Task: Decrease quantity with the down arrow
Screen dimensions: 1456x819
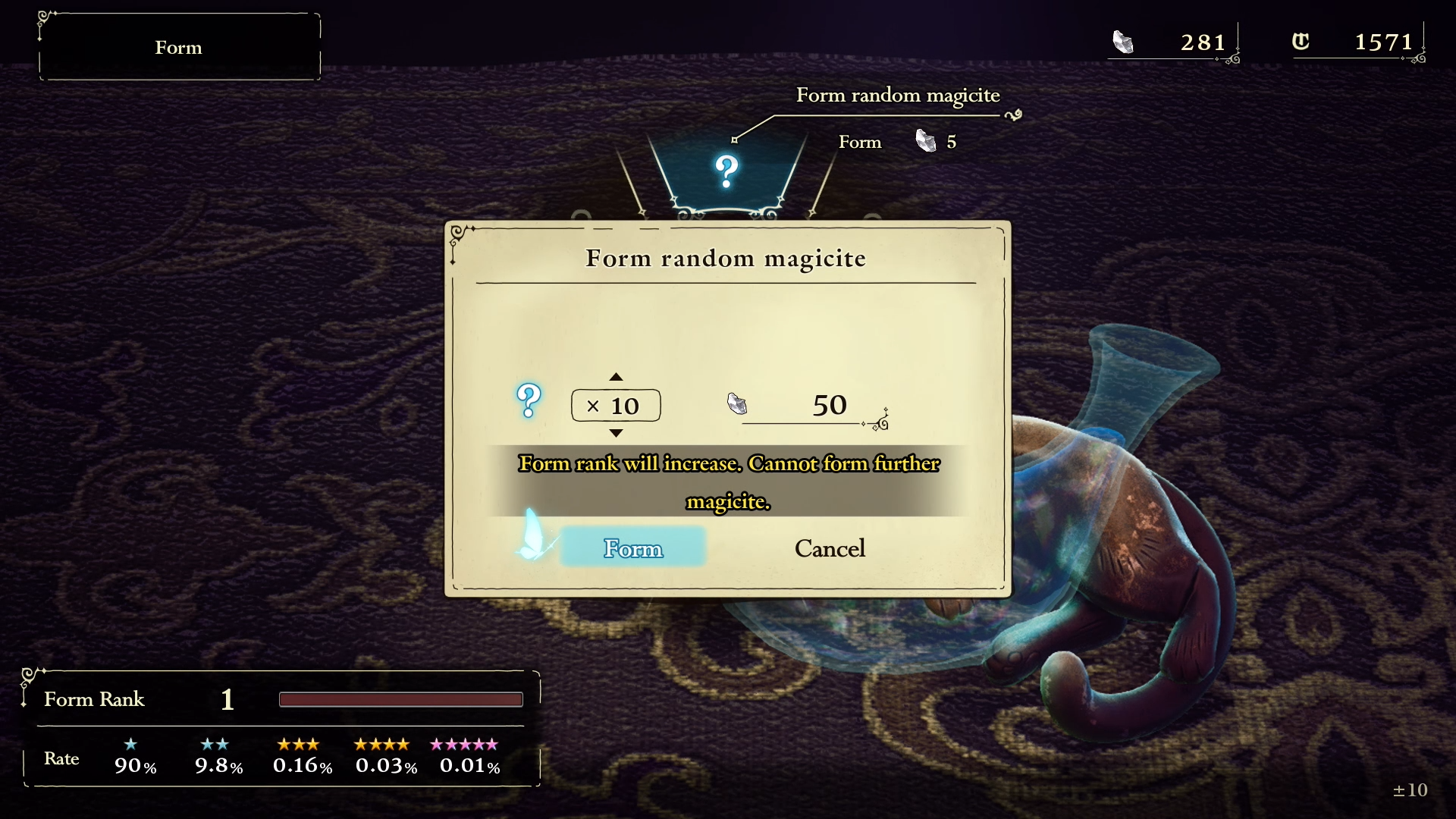Action: pyautogui.click(x=616, y=433)
